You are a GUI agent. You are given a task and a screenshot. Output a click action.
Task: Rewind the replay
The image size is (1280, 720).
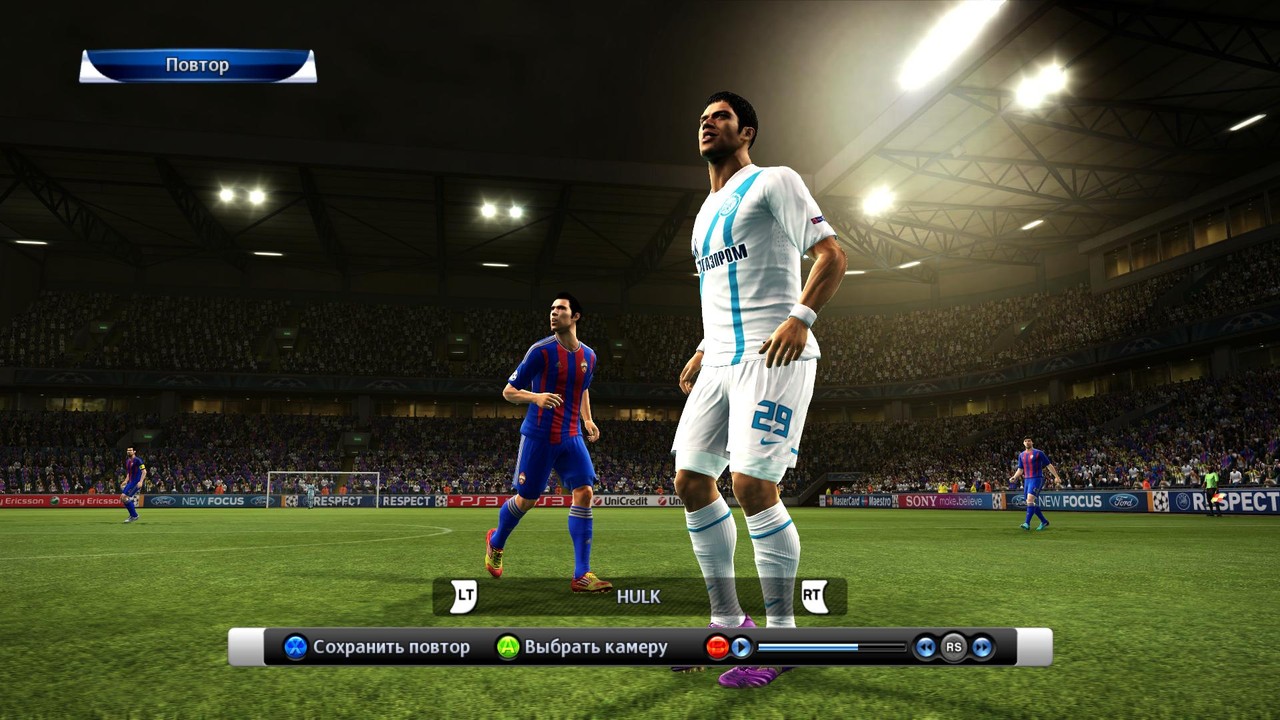coord(926,647)
